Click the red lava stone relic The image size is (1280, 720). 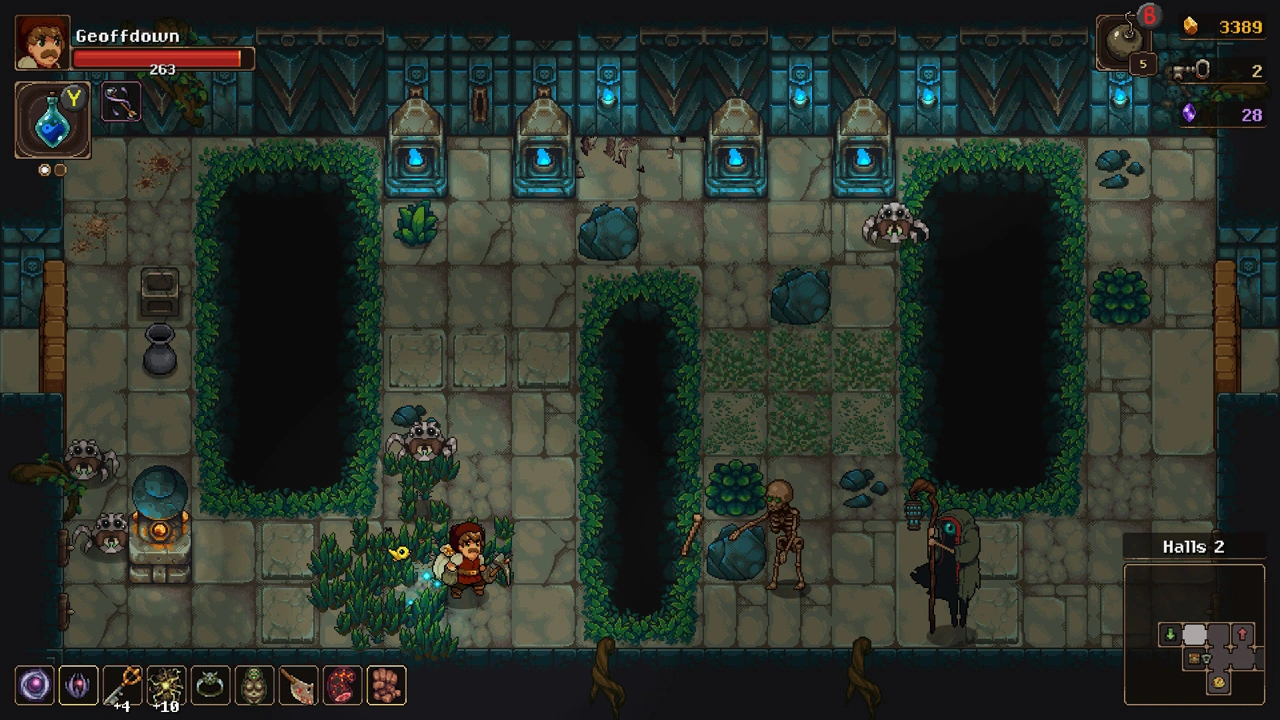coord(342,685)
